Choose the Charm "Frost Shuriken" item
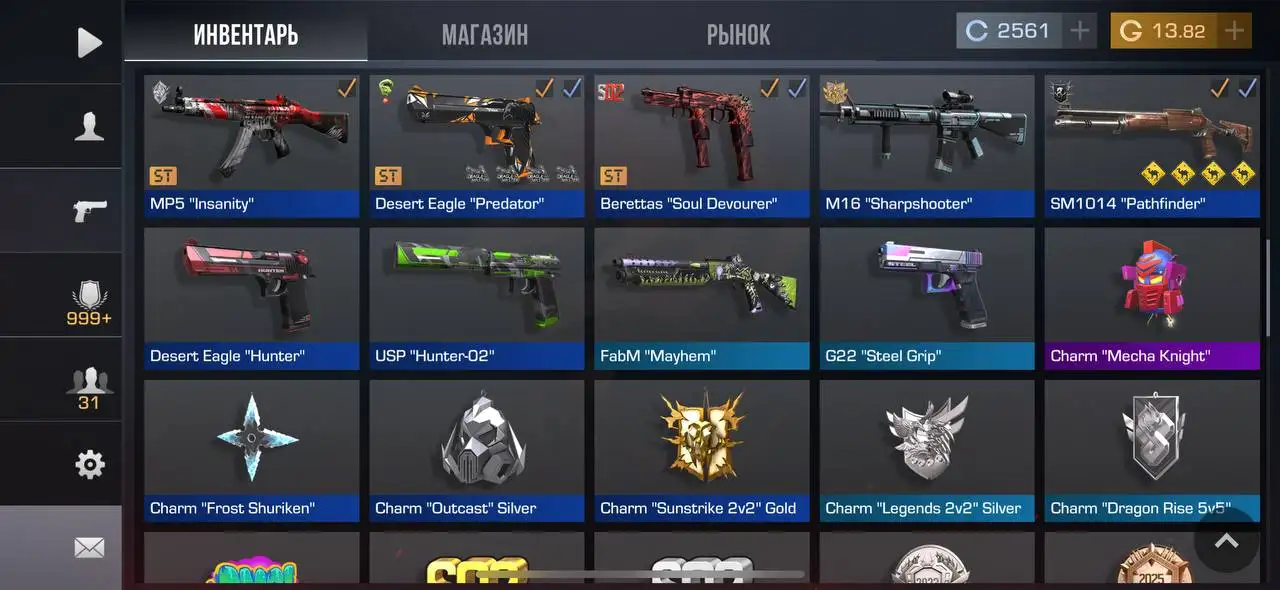1280x590 pixels. pyautogui.click(x=252, y=450)
